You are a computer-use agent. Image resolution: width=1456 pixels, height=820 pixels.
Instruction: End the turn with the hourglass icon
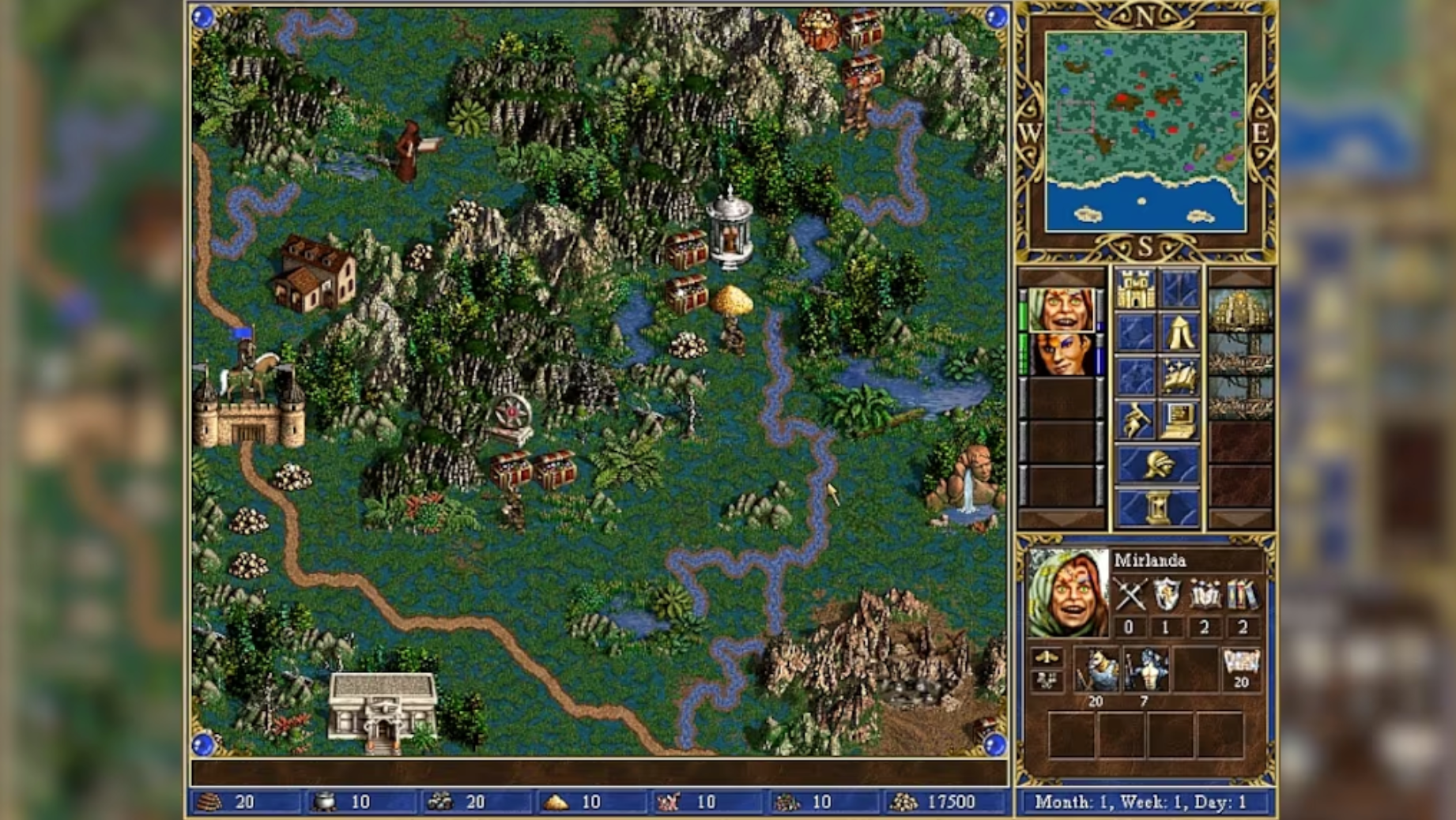[1159, 506]
